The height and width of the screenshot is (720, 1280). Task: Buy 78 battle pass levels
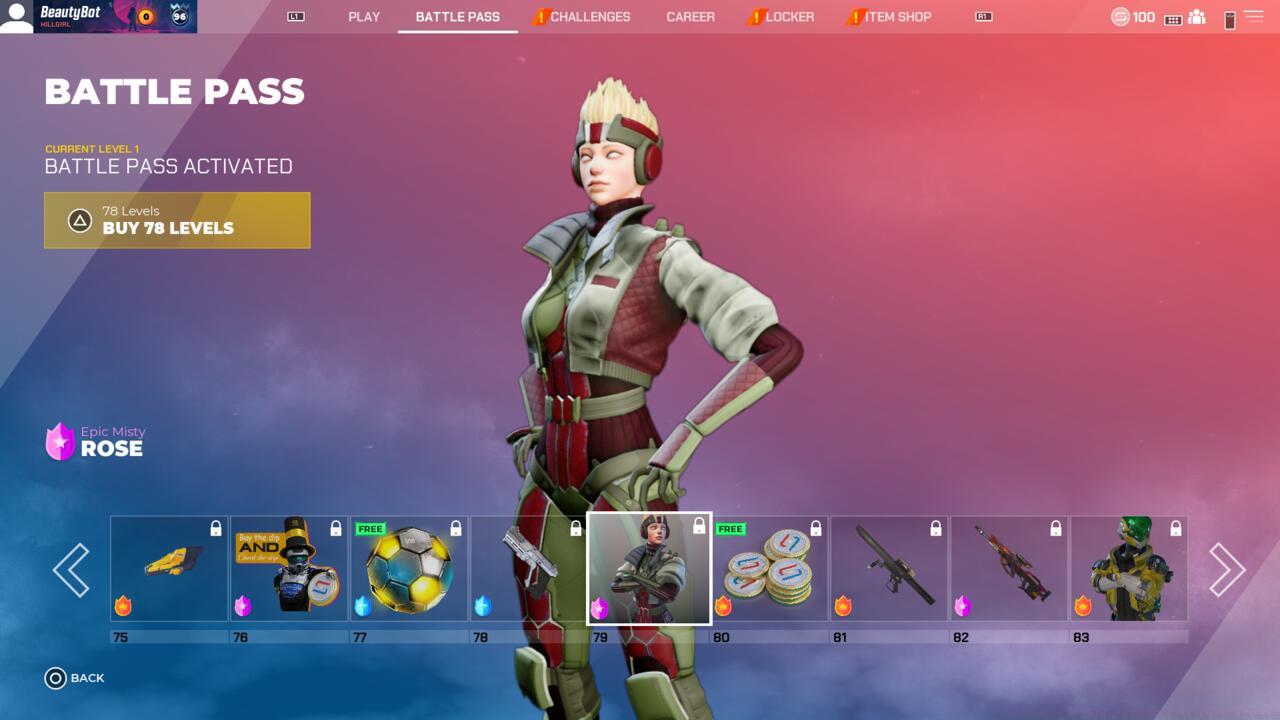click(x=177, y=220)
